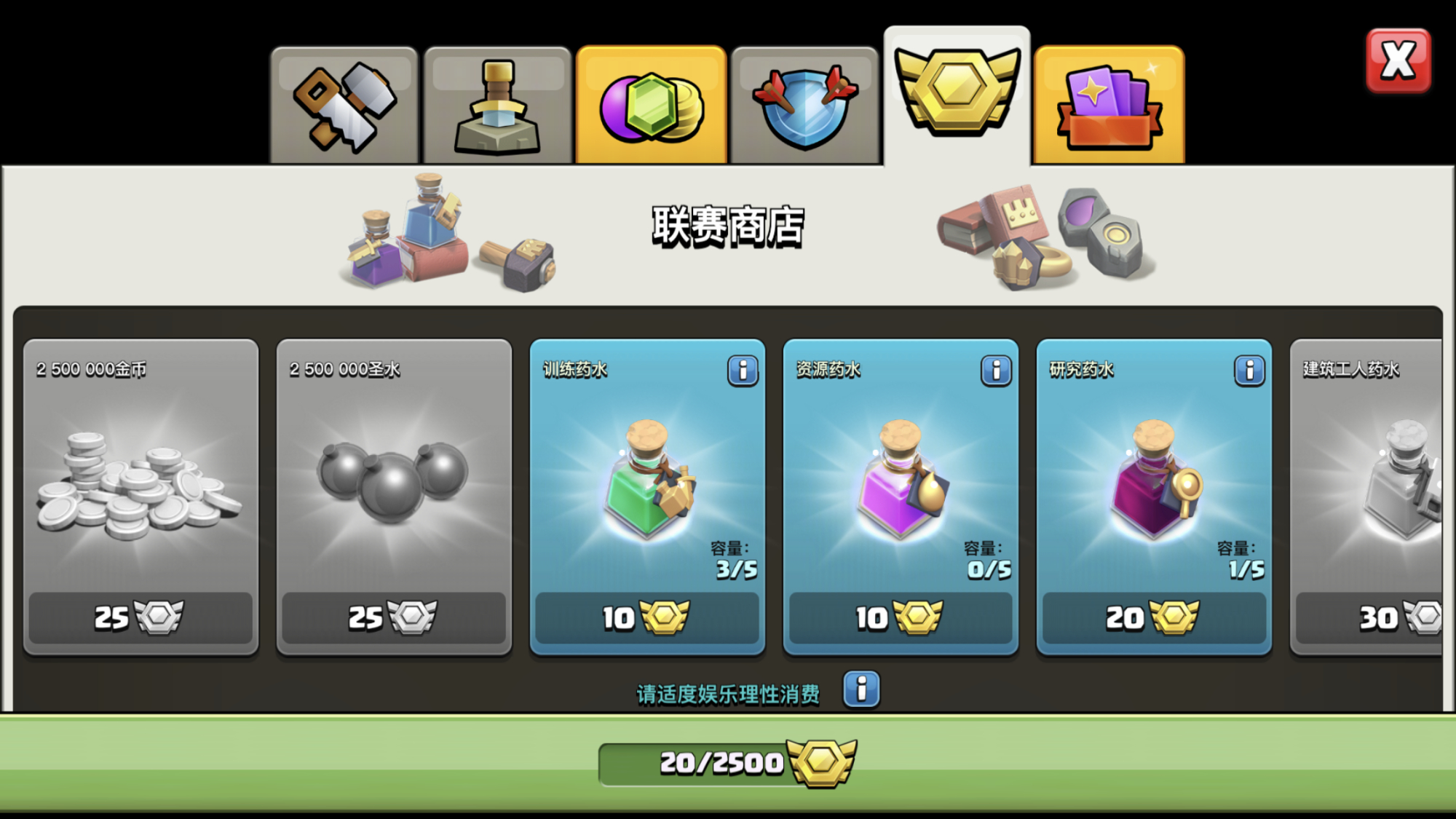View details of the research potion

tap(1249, 371)
